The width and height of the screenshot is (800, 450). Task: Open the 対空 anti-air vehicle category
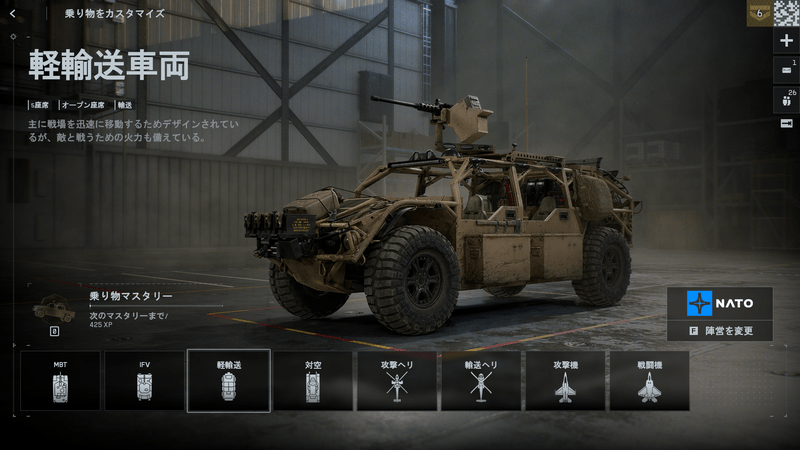click(313, 380)
